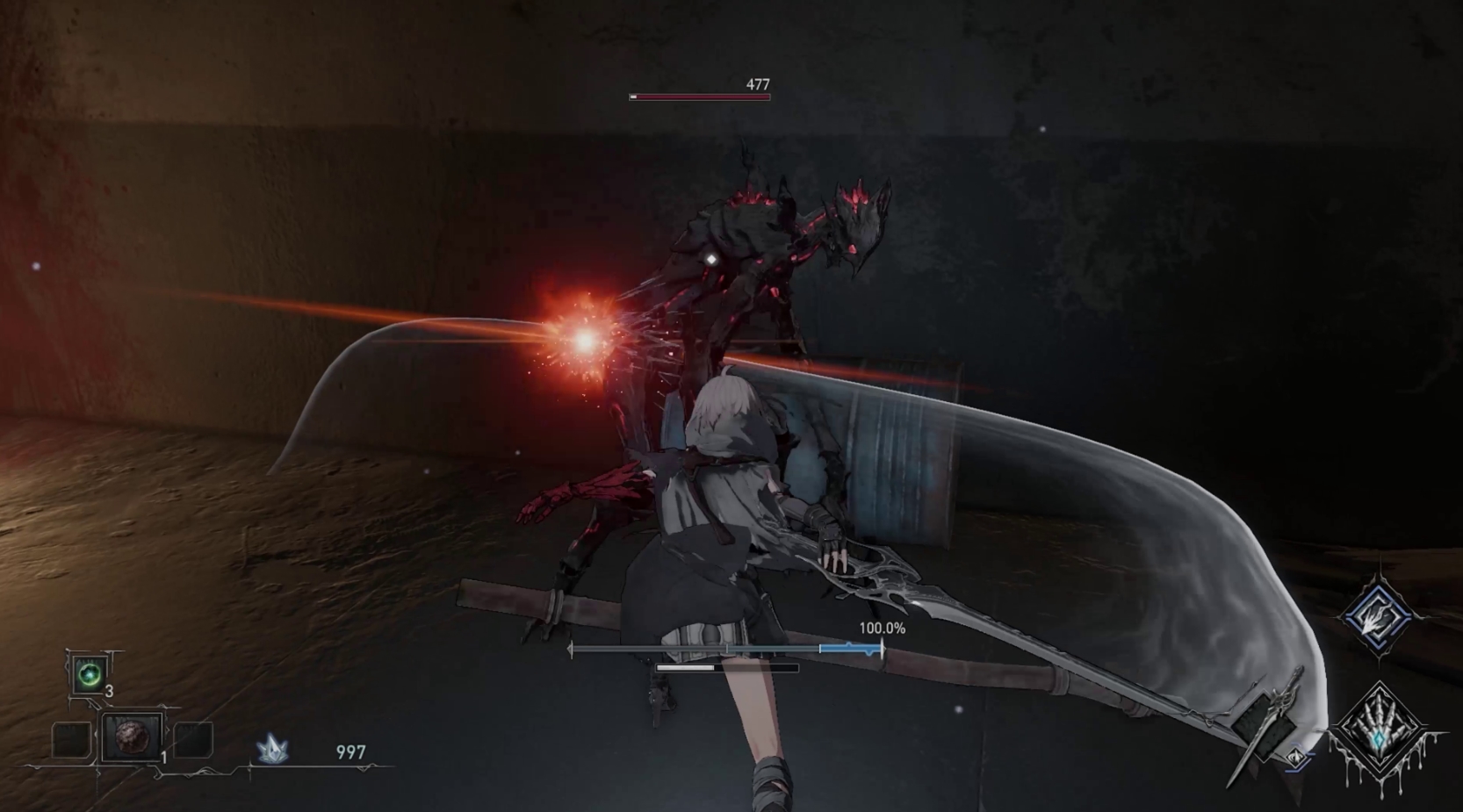Activate the claw slash diamond ability
Viewport: 1463px width, 812px height.
(1377, 616)
